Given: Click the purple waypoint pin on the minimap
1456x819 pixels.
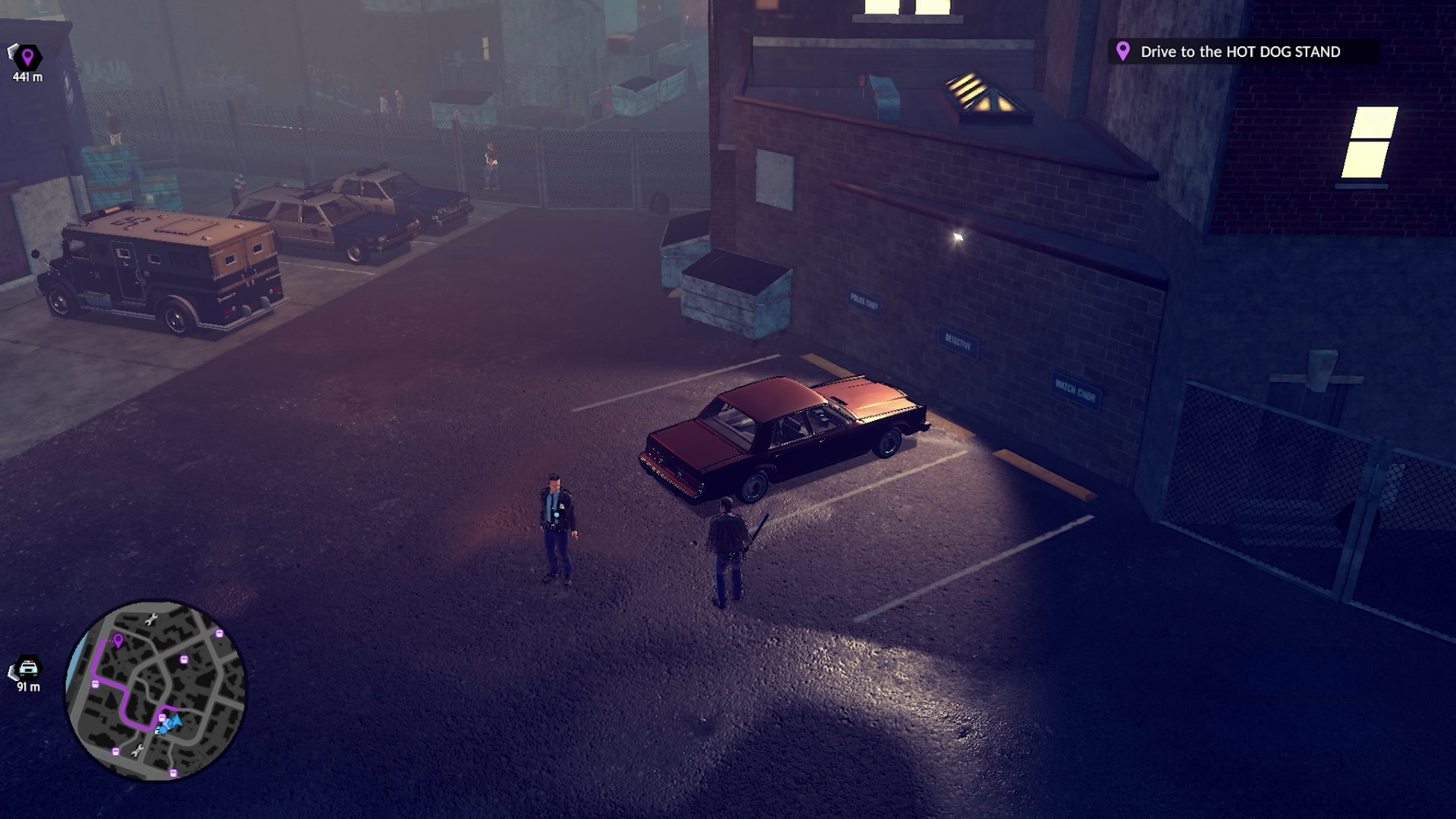Looking at the screenshot, I should pos(118,642).
